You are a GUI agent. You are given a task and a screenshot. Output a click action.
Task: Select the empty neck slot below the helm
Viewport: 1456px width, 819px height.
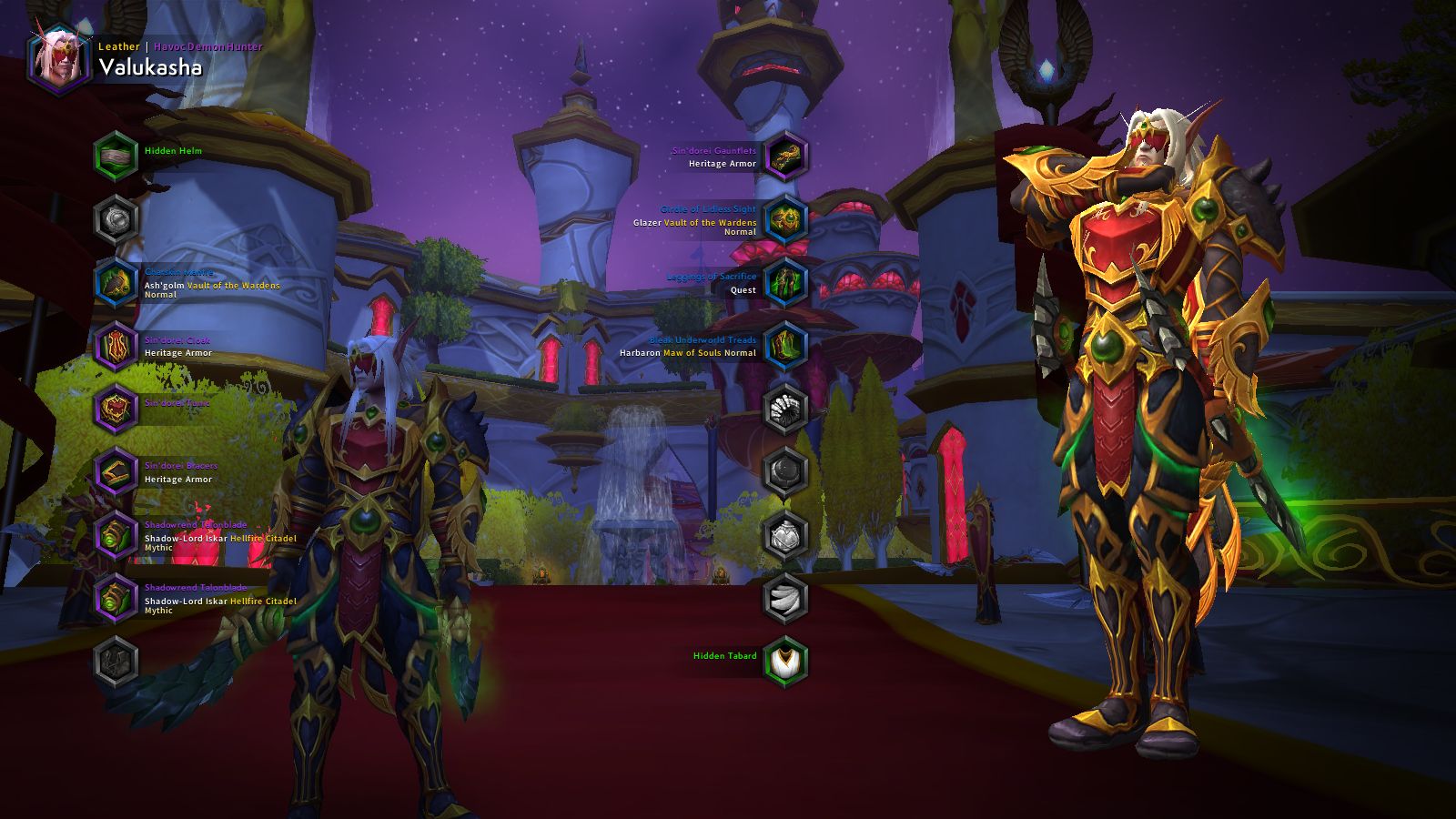tap(116, 217)
